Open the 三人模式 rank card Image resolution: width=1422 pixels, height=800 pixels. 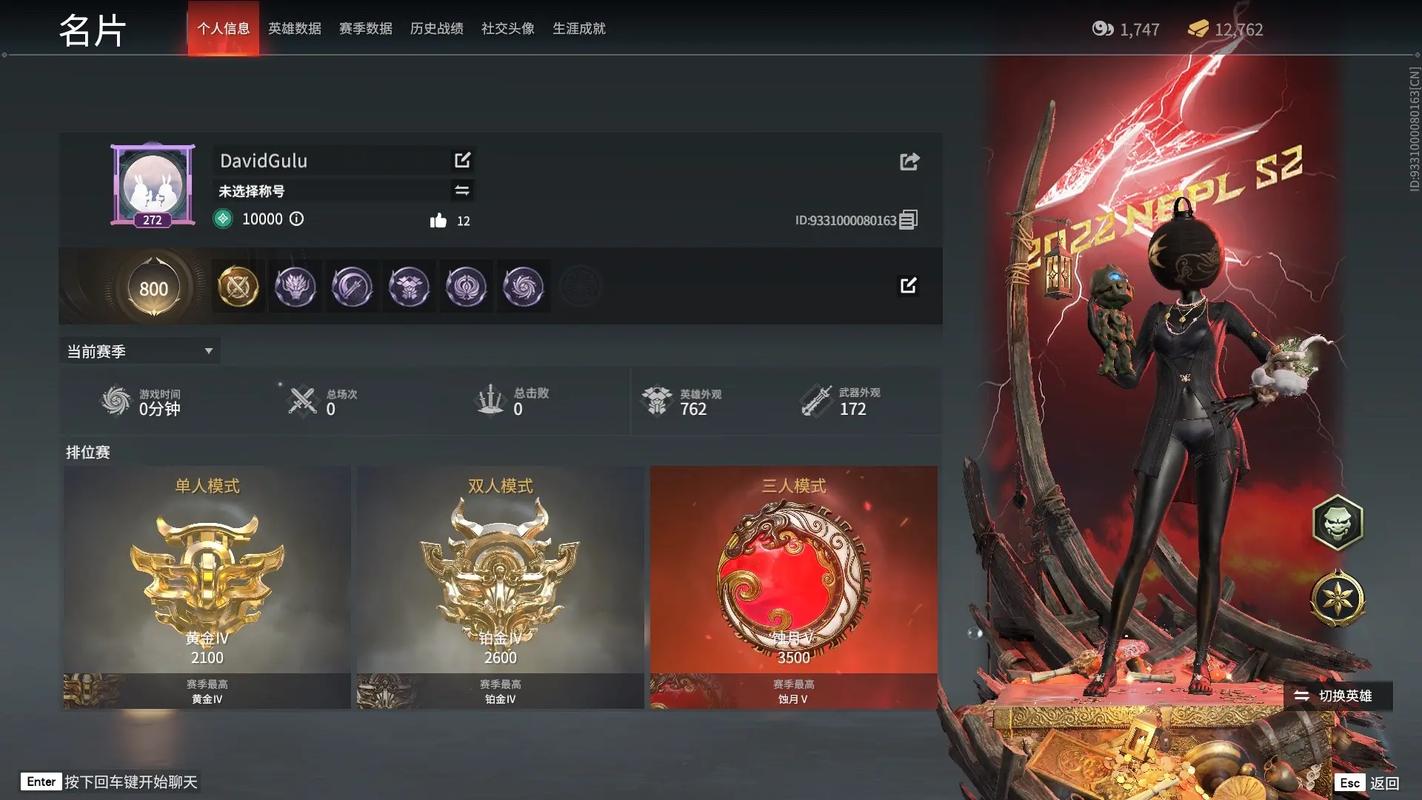(793, 587)
